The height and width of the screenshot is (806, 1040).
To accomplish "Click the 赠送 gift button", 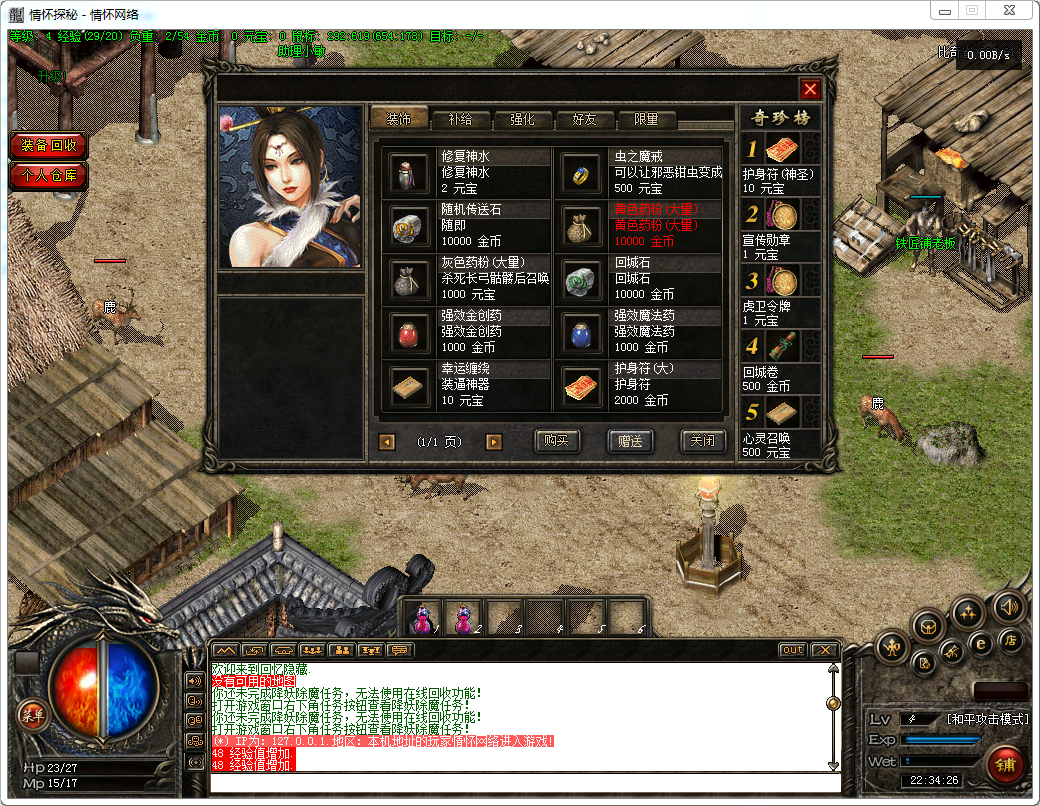I will [x=630, y=441].
